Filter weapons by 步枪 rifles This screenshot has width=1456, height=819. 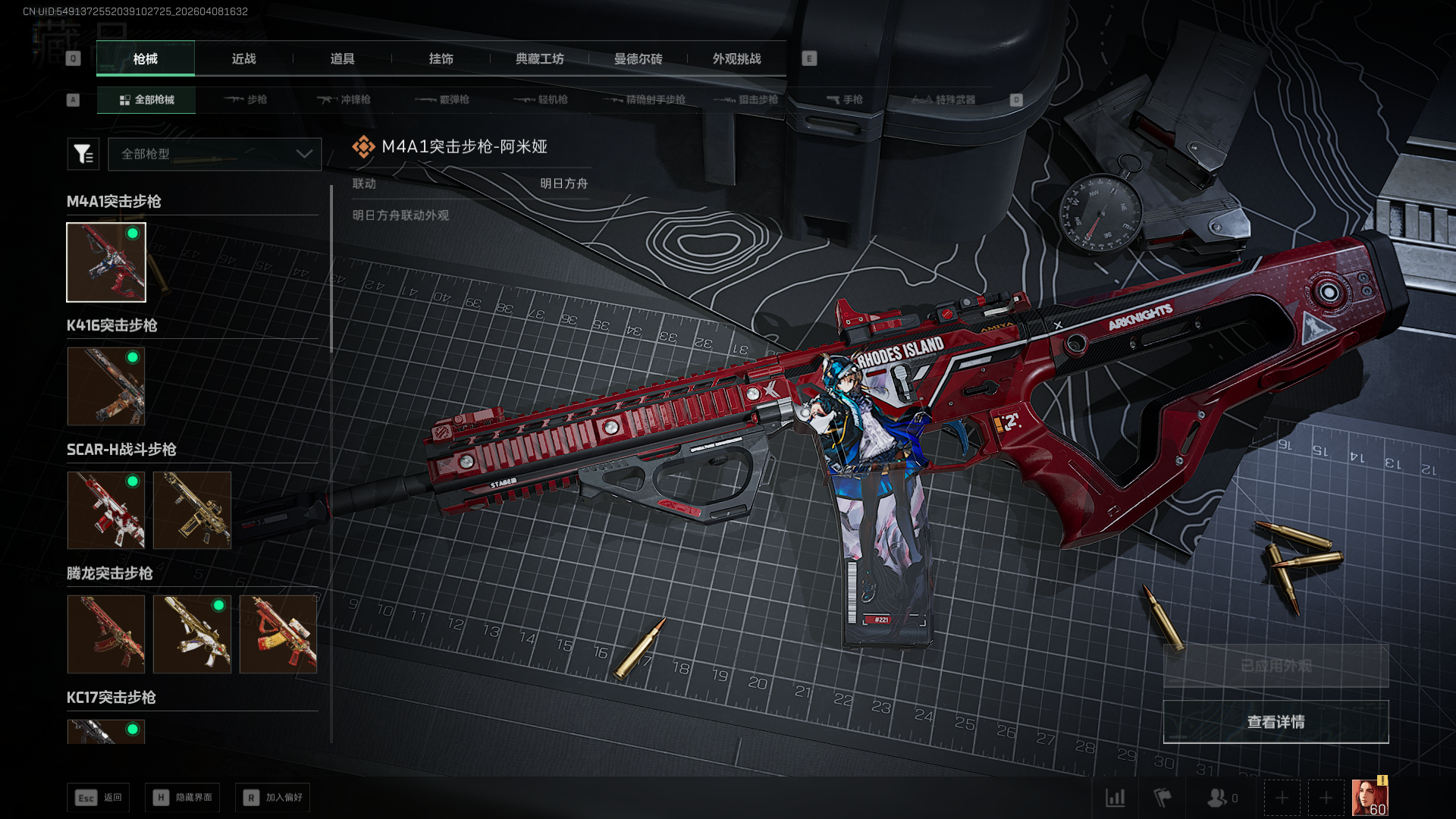(x=246, y=99)
